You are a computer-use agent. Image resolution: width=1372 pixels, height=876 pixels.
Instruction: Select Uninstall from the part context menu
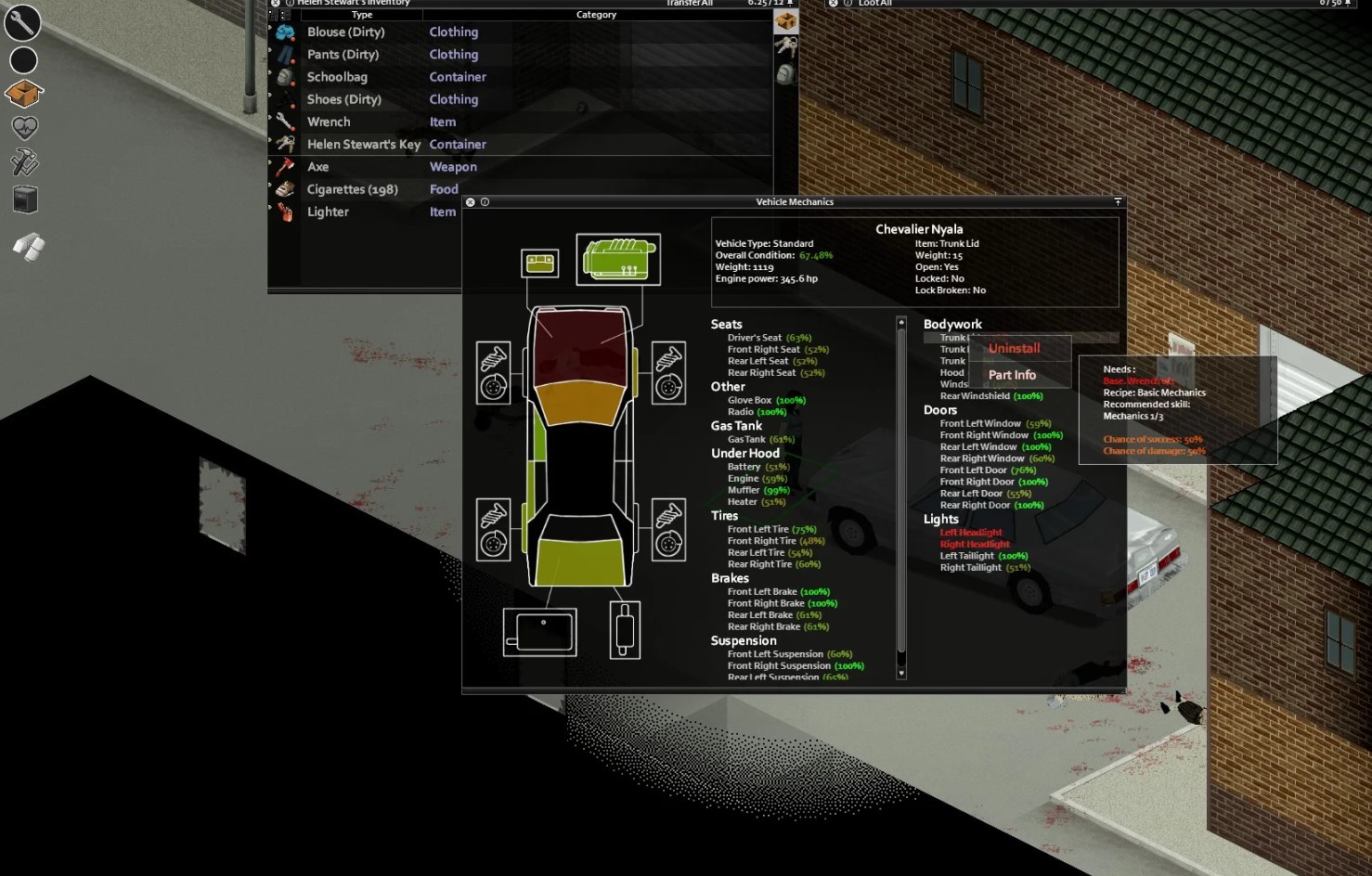1014,347
